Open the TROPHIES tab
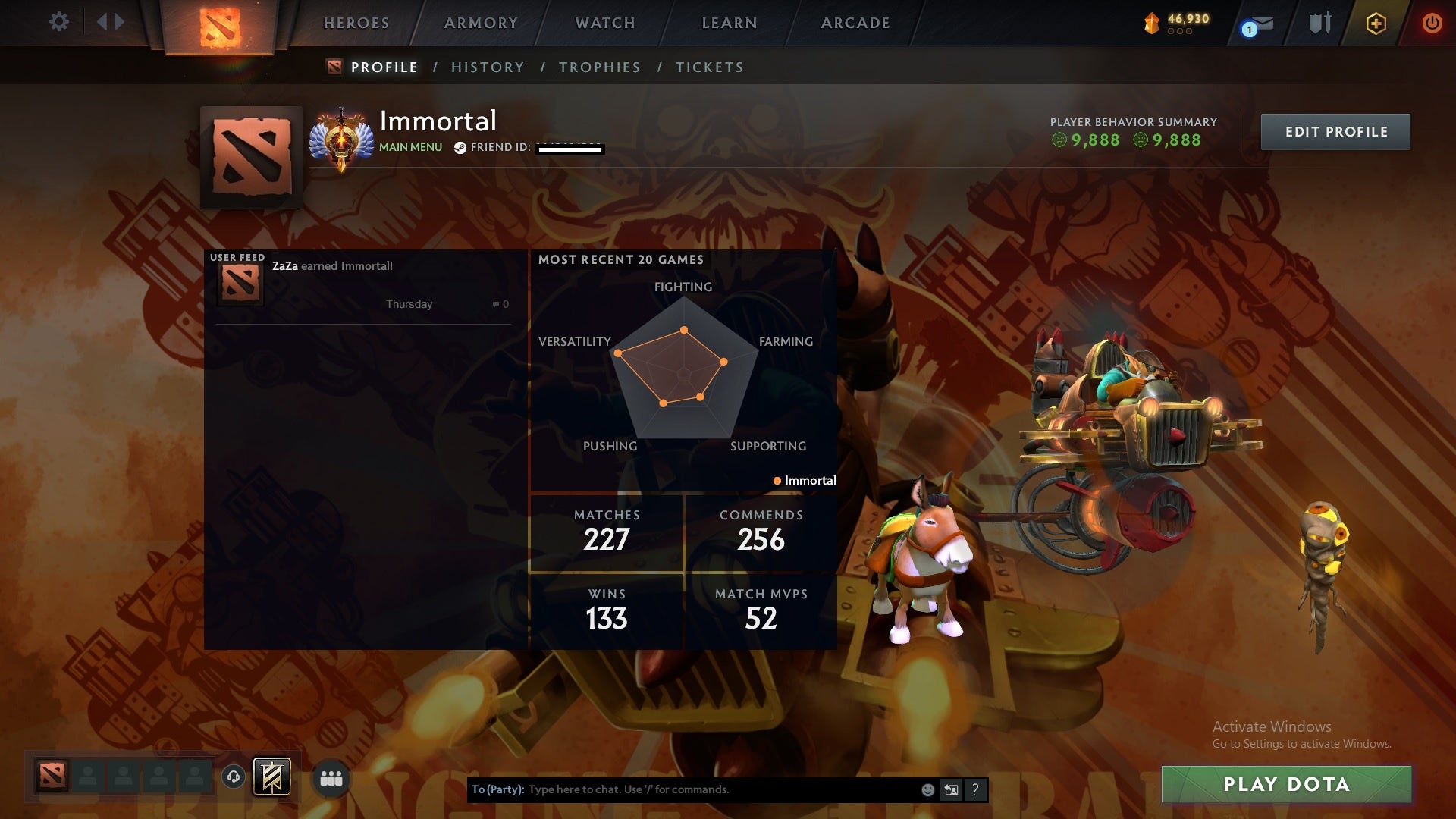 point(599,67)
